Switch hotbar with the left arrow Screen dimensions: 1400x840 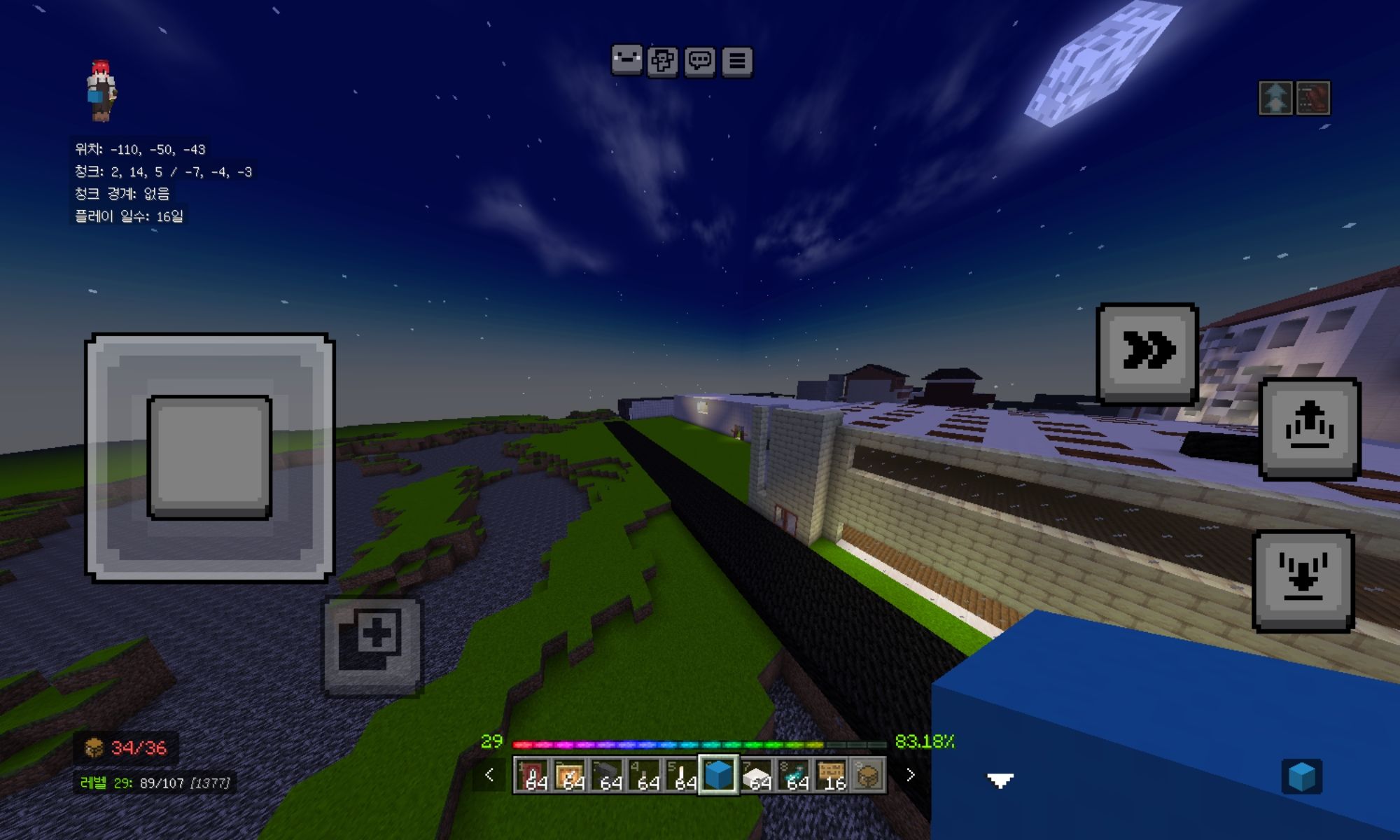[x=489, y=775]
